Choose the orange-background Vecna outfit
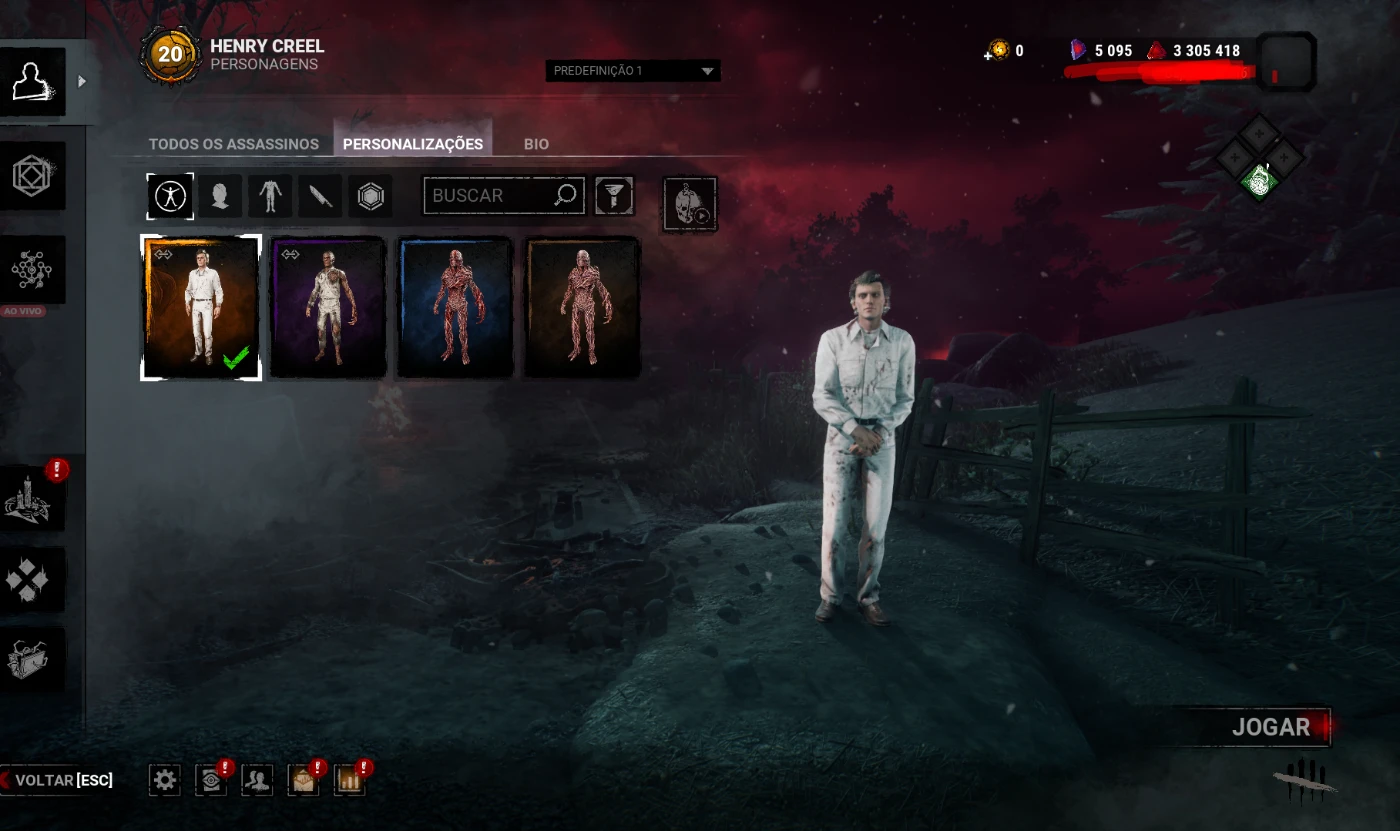Screen dimensions: 1400x831 click(x=582, y=307)
